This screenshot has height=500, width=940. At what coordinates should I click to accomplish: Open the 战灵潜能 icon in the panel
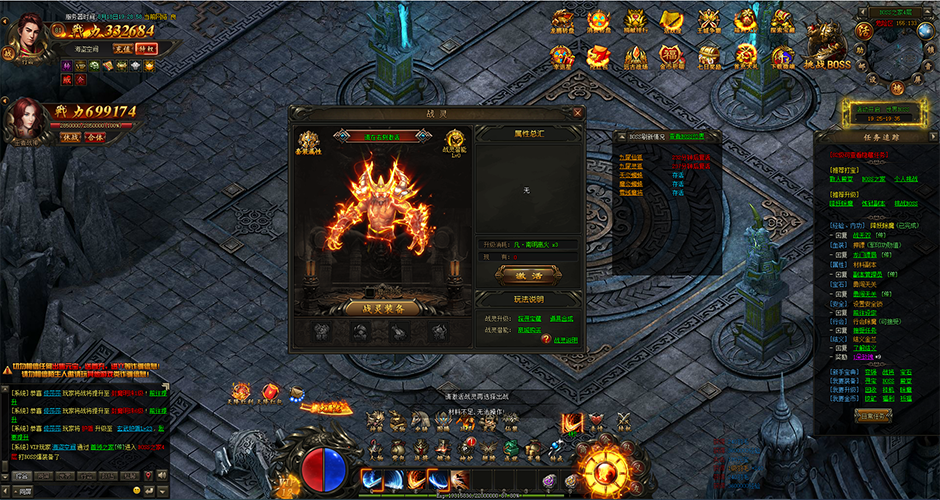(x=455, y=143)
